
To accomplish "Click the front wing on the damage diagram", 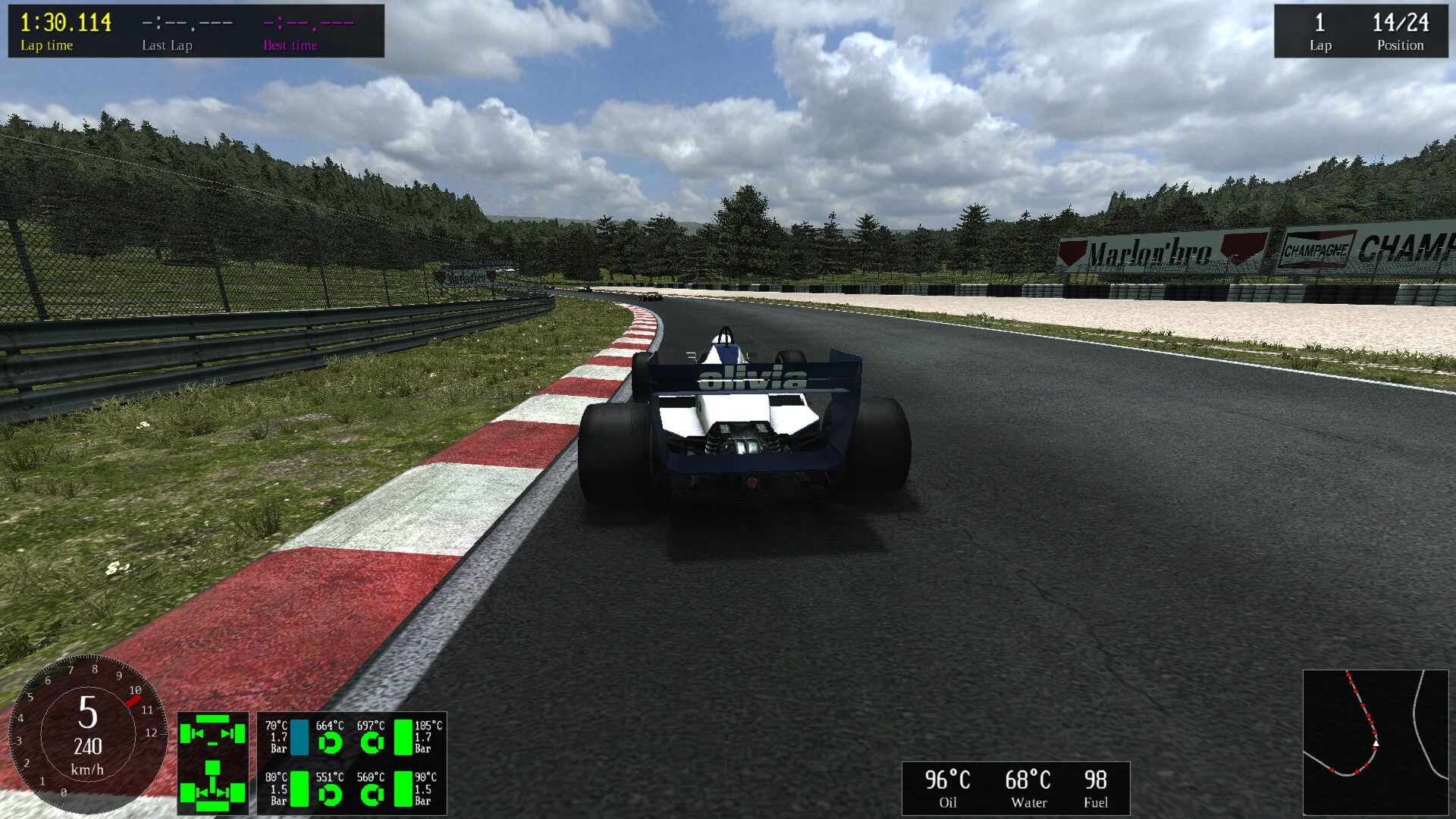I will pyautogui.click(x=212, y=719).
